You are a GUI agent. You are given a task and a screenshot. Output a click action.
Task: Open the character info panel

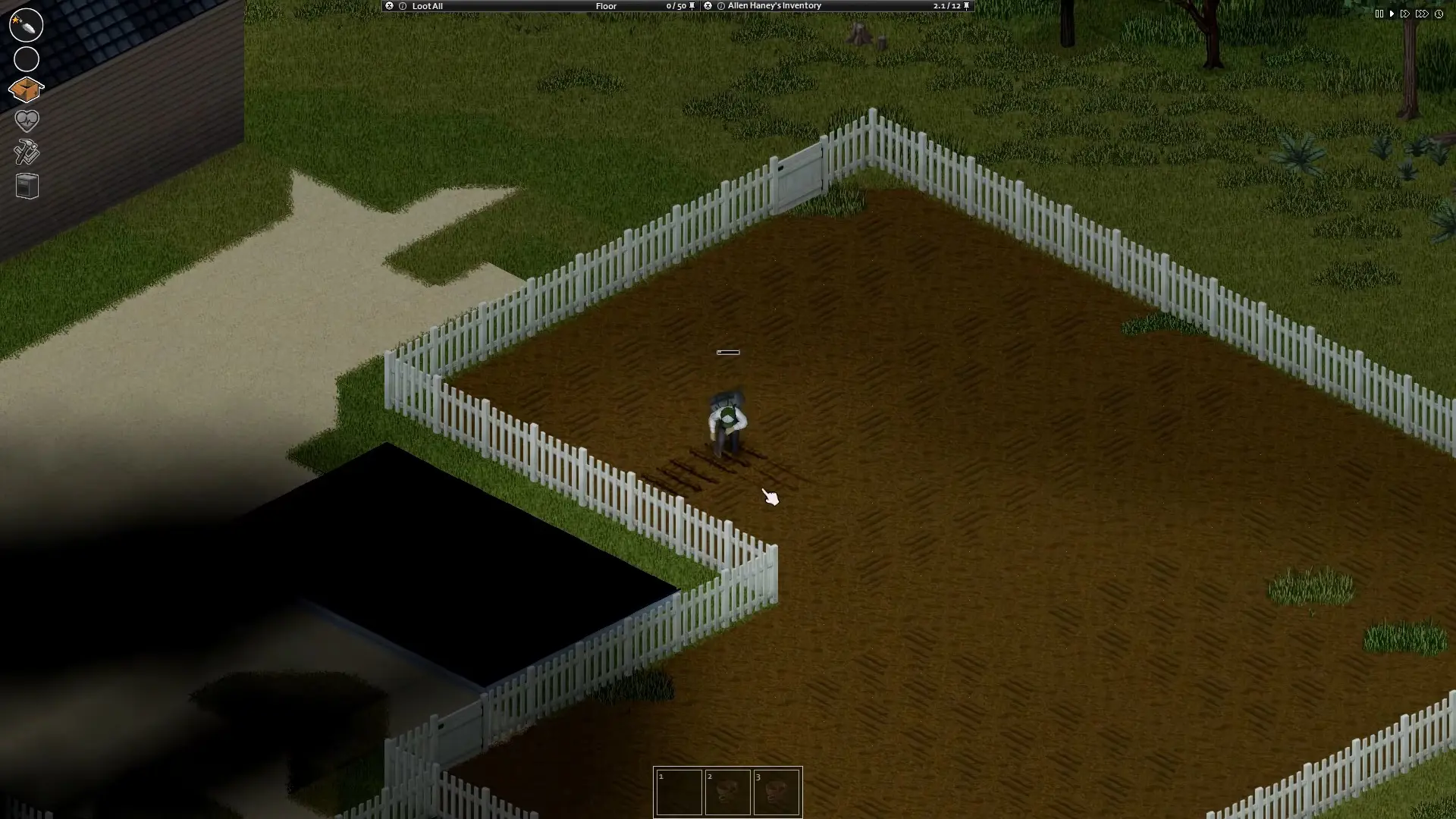[x=27, y=25]
